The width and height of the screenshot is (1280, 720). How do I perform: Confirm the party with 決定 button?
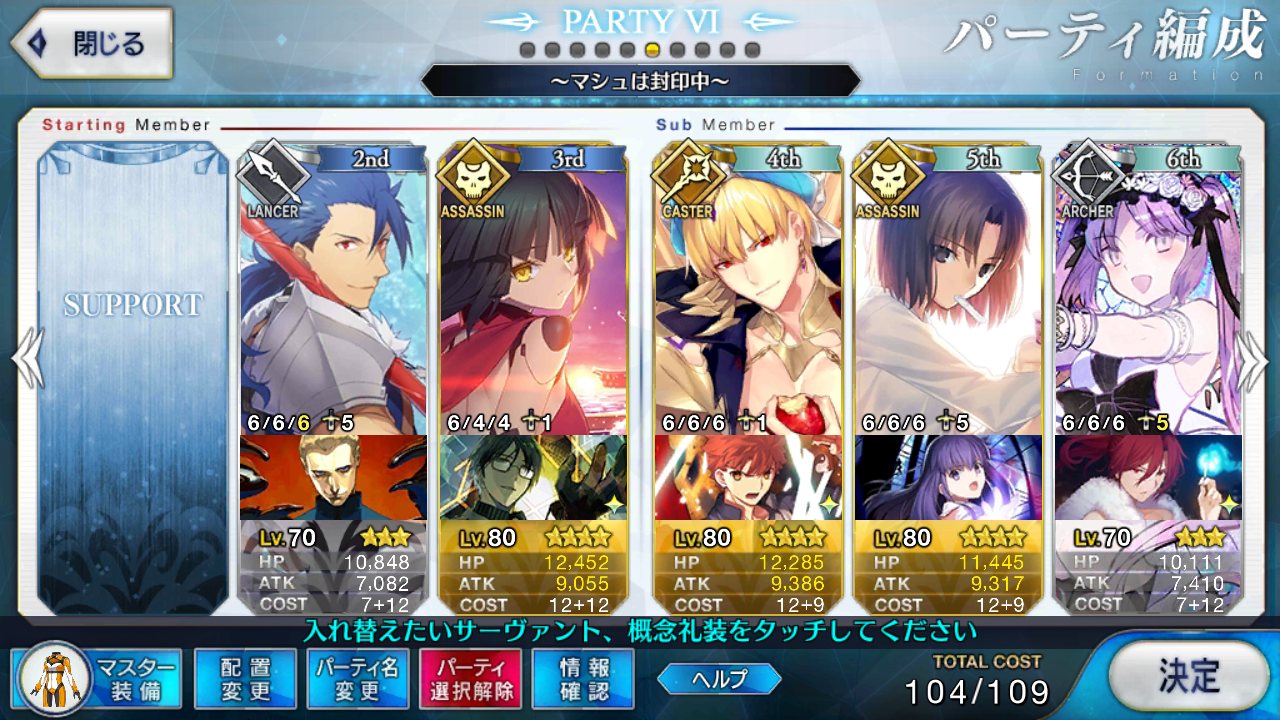point(1189,676)
